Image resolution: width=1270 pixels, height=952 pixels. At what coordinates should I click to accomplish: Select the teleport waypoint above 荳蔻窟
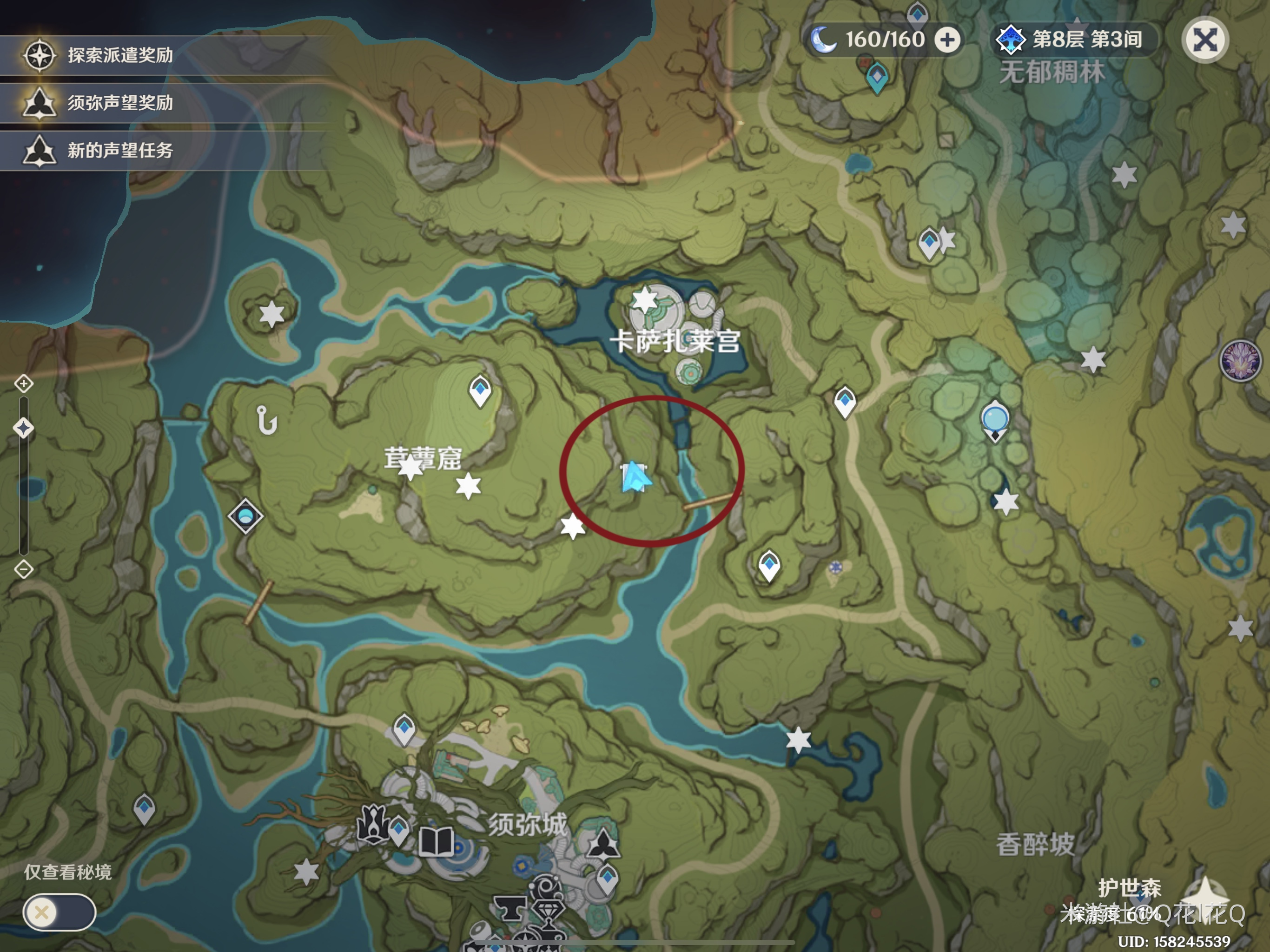click(x=480, y=390)
